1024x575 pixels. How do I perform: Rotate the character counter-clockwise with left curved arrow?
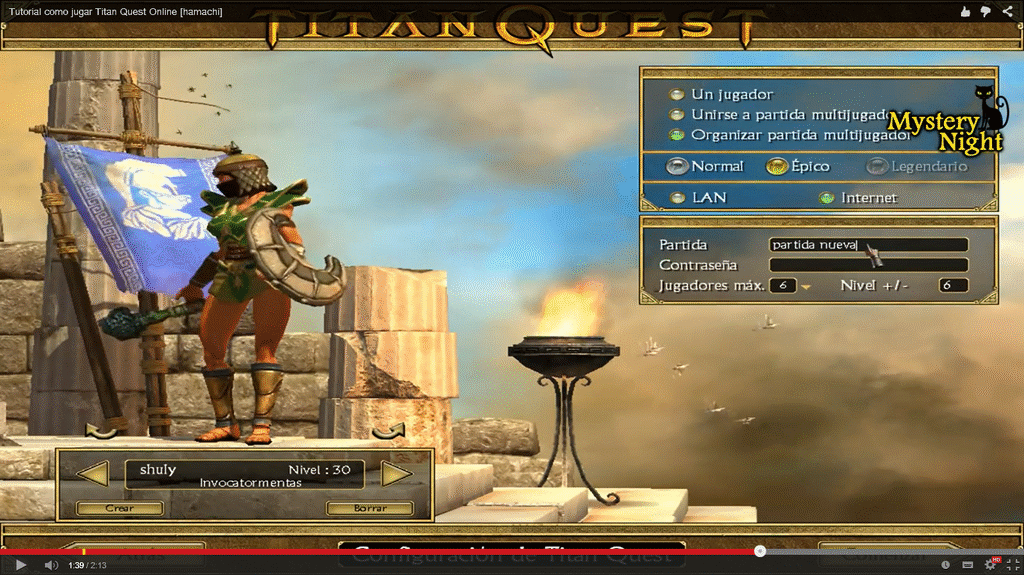101,432
